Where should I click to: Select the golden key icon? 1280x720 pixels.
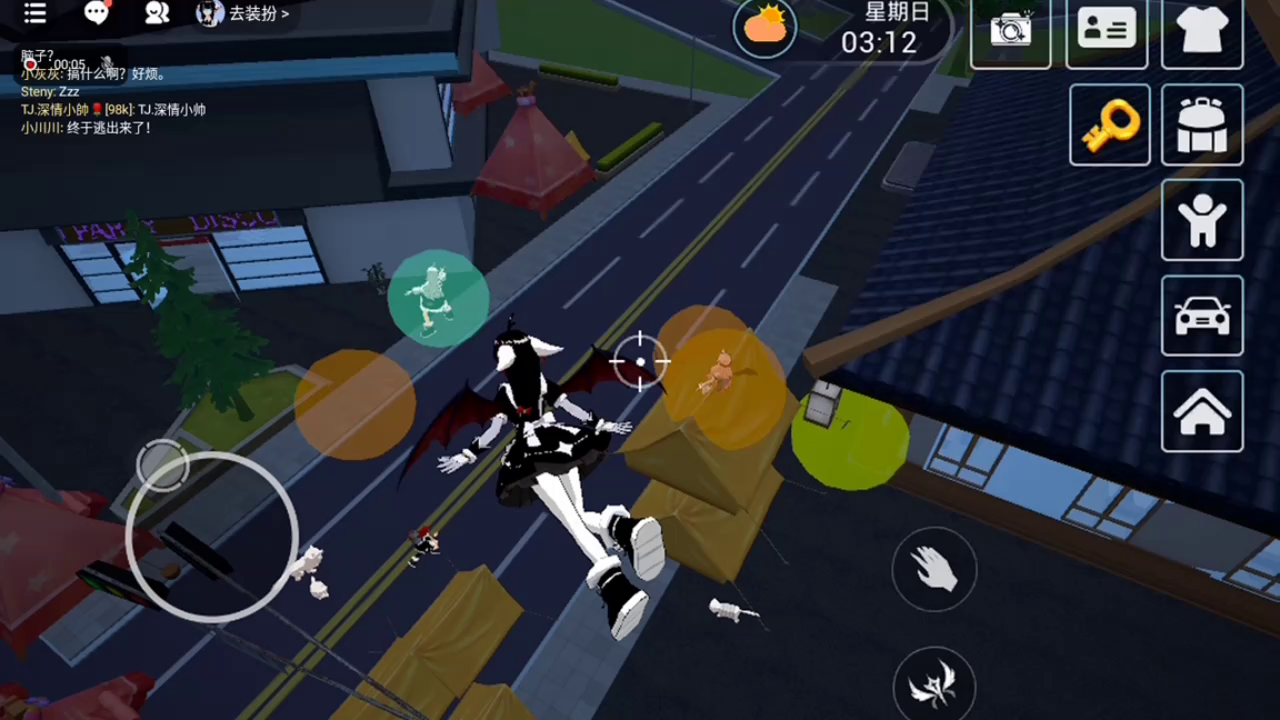click(x=1110, y=125)
